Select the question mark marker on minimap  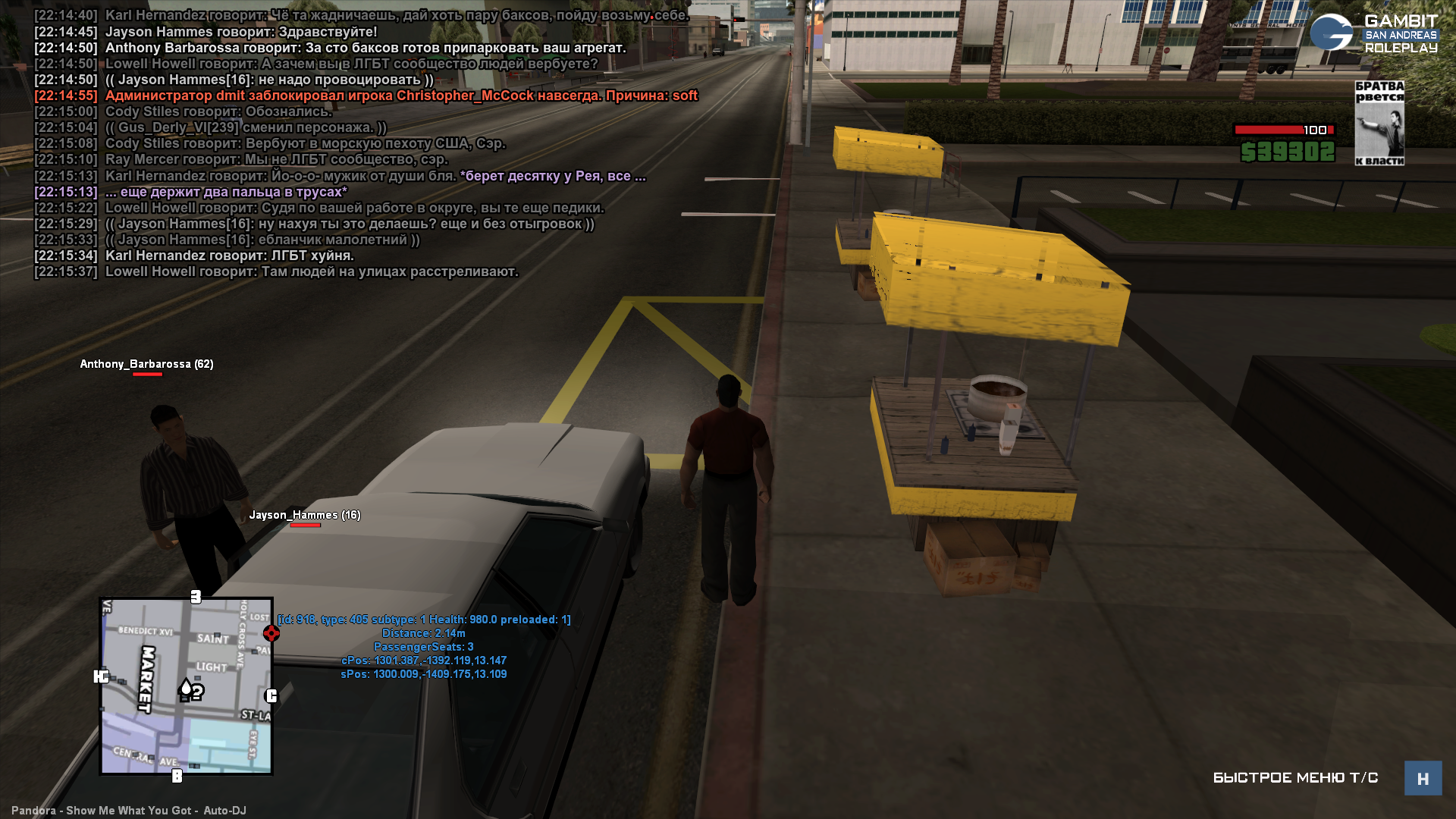197,692
